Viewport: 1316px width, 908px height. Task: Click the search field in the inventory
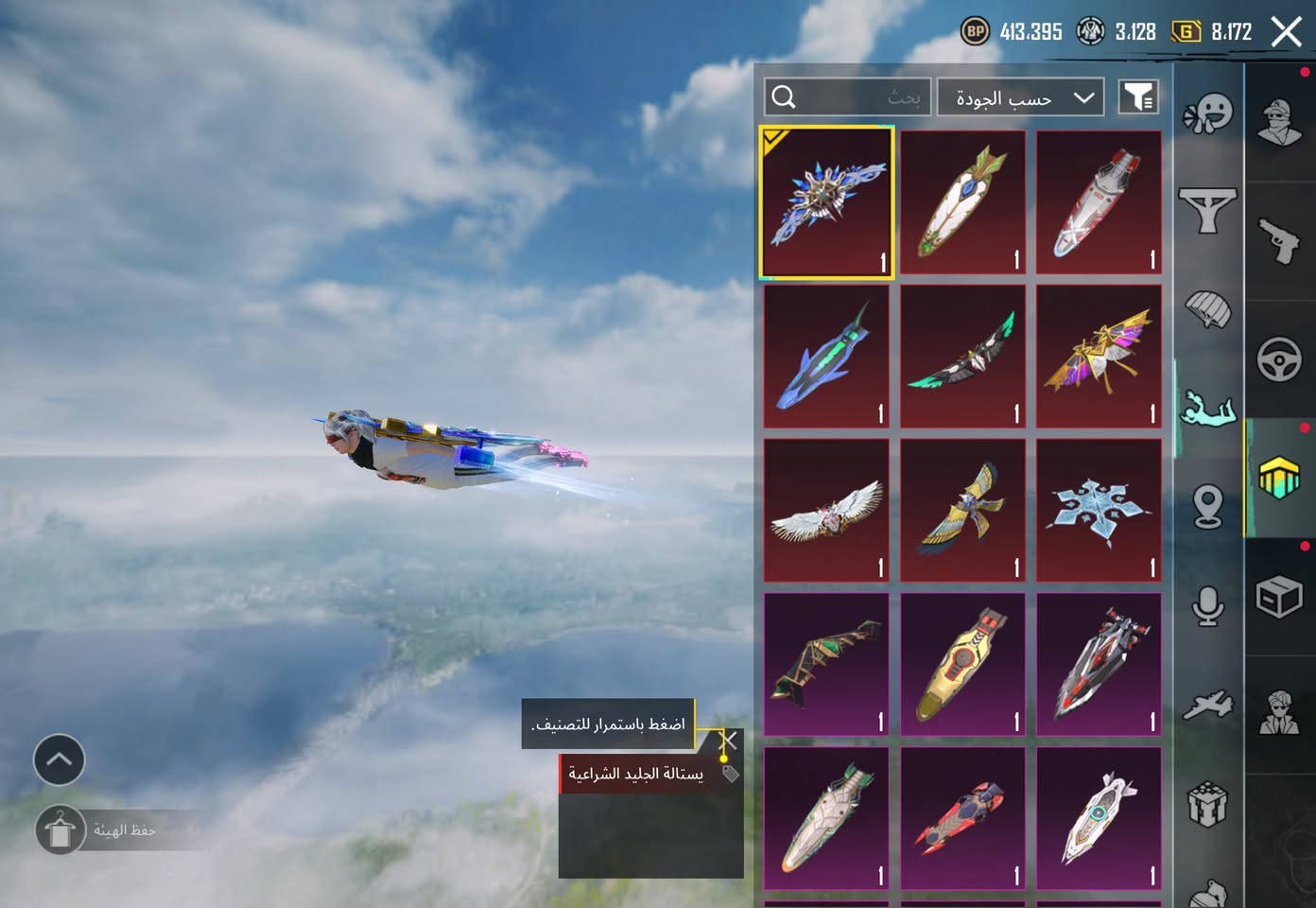pyautogui.click(x=847, y=97)
